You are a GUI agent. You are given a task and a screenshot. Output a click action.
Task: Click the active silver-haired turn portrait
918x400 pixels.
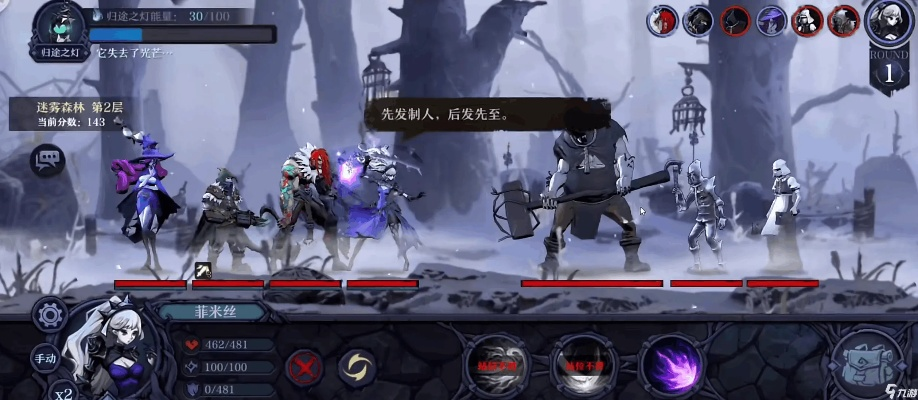tap(889, 20)
